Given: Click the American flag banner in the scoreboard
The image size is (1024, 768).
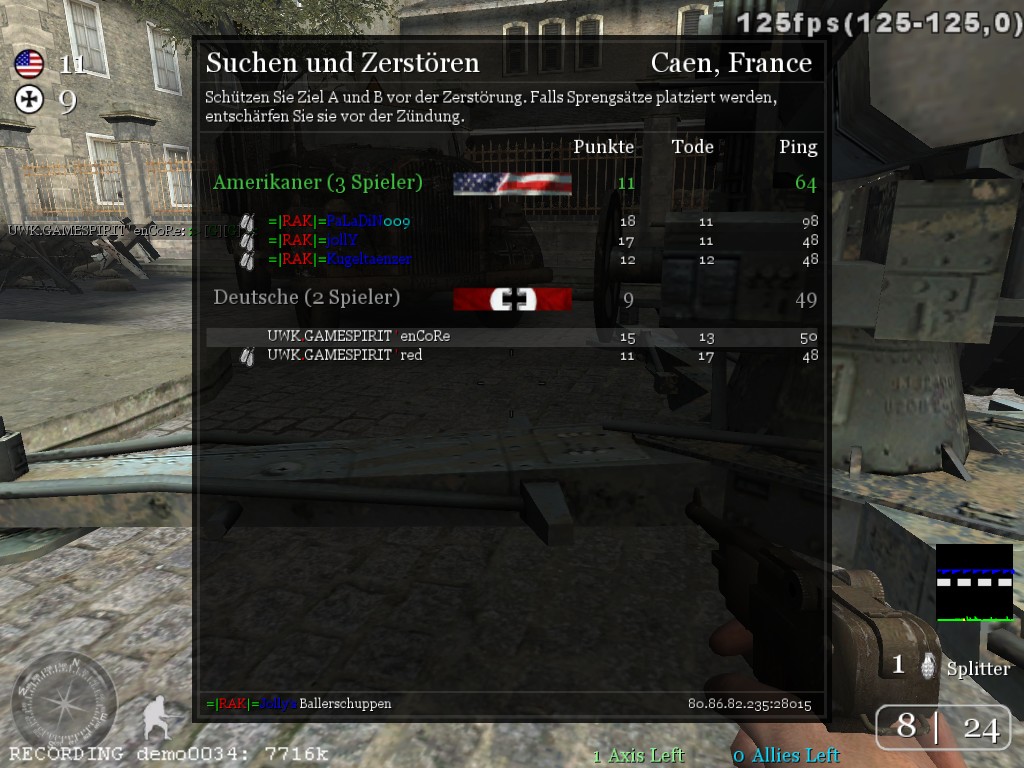Looking at the screenshot, I should (x=512, y=183).
